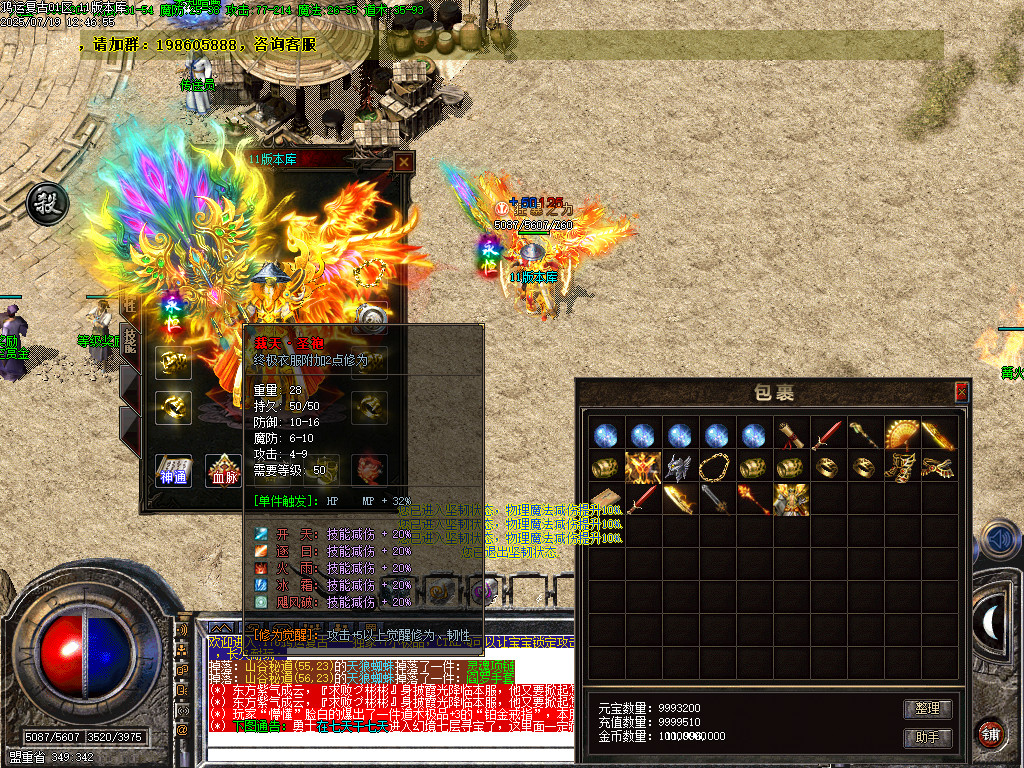Choose the golden boots in inventory

point(902,467)
